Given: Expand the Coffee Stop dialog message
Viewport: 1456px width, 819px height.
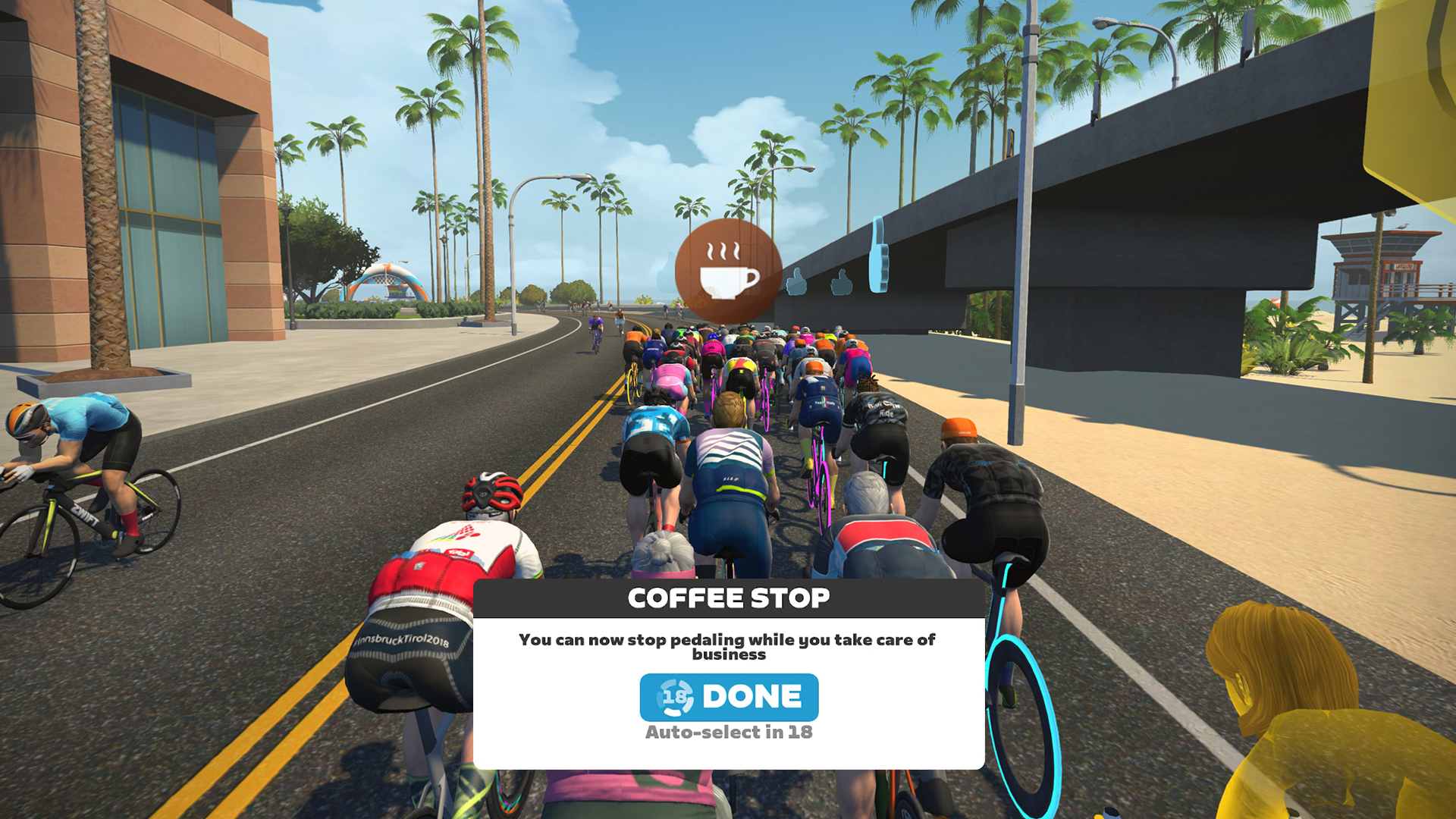Looking at the screenshot, I should pos(726,646).
